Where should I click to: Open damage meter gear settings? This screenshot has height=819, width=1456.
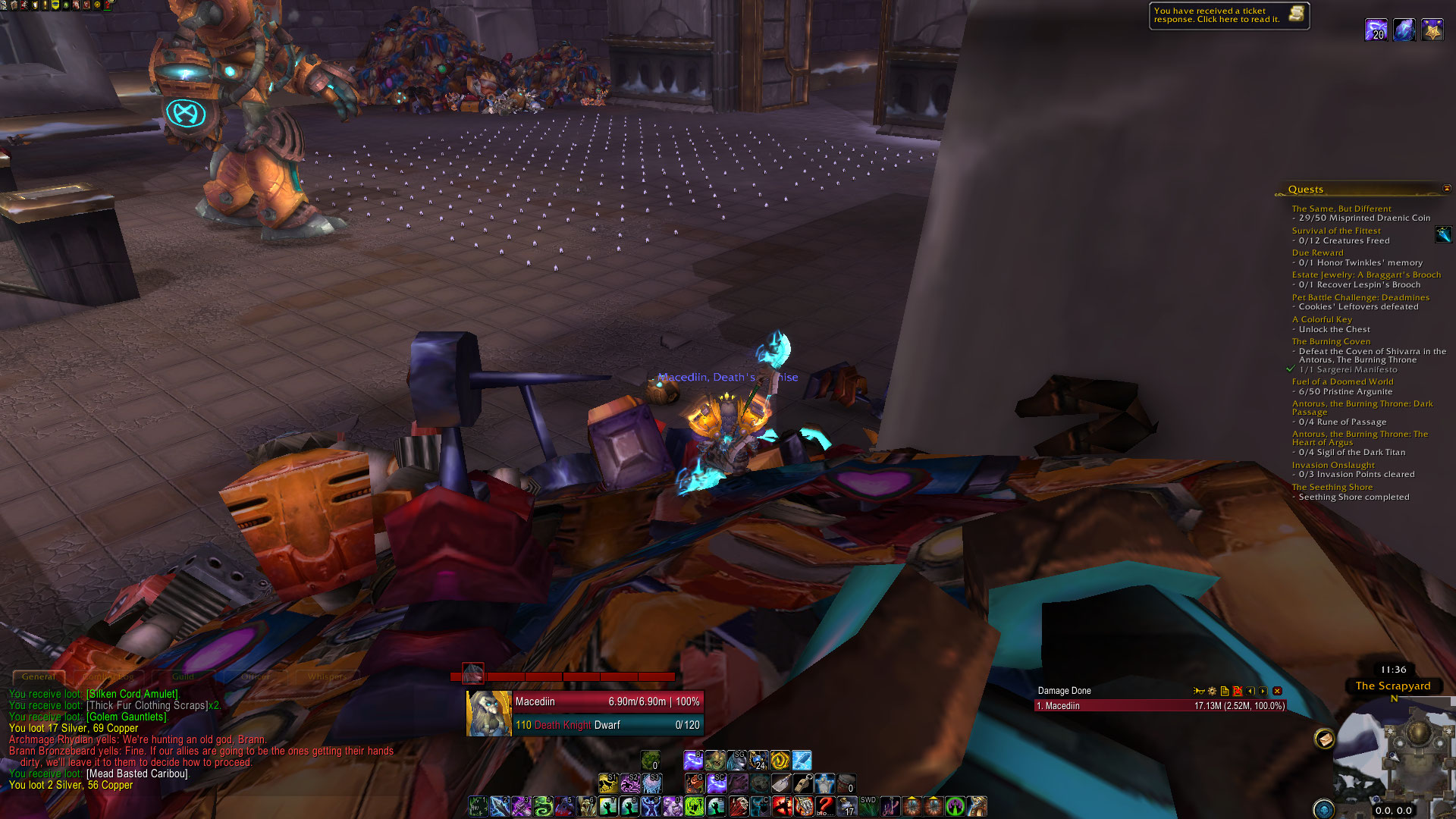pyautogui.click(x=1212, y=691)
